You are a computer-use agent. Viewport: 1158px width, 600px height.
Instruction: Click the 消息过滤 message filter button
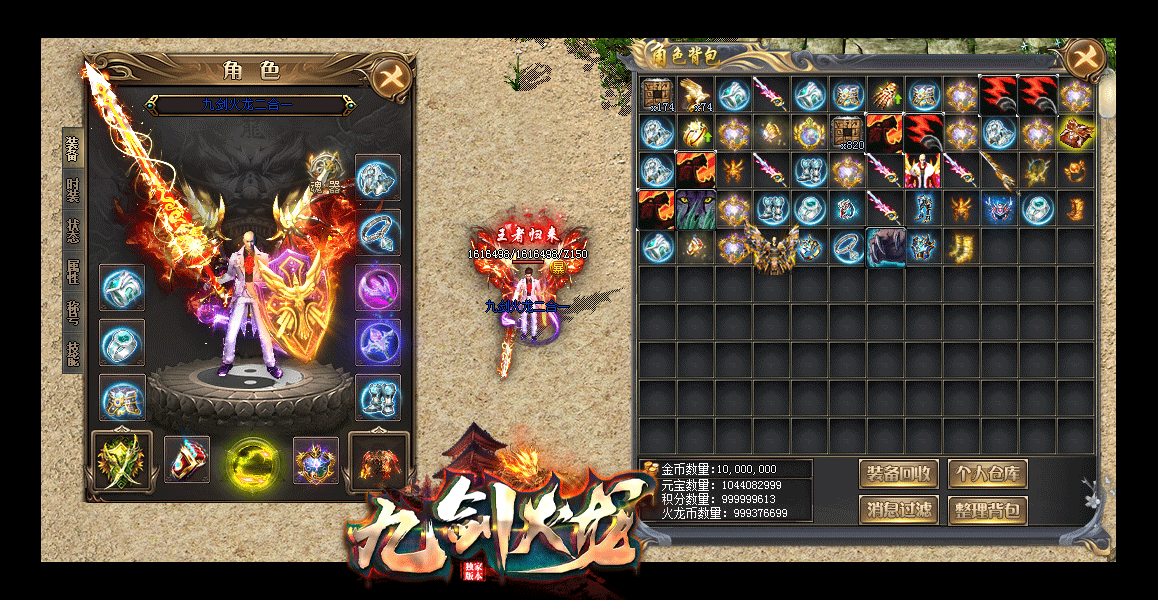point(898,511)
